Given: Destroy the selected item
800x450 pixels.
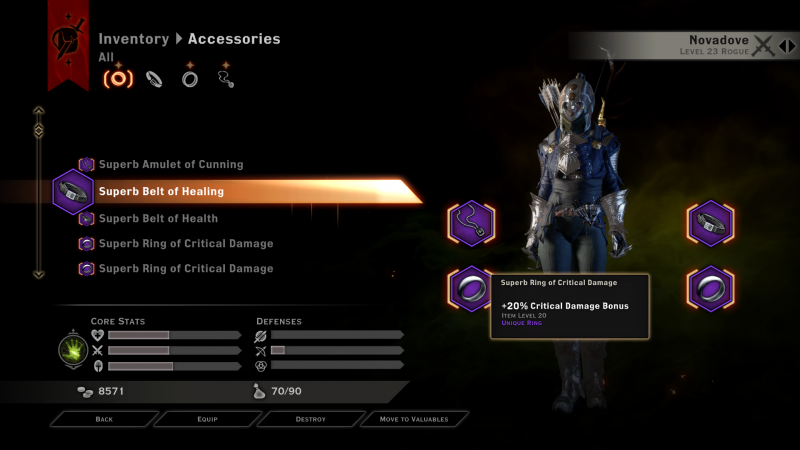Looking at the screenshot, I should pyautogui.click(x=310, y=419).
